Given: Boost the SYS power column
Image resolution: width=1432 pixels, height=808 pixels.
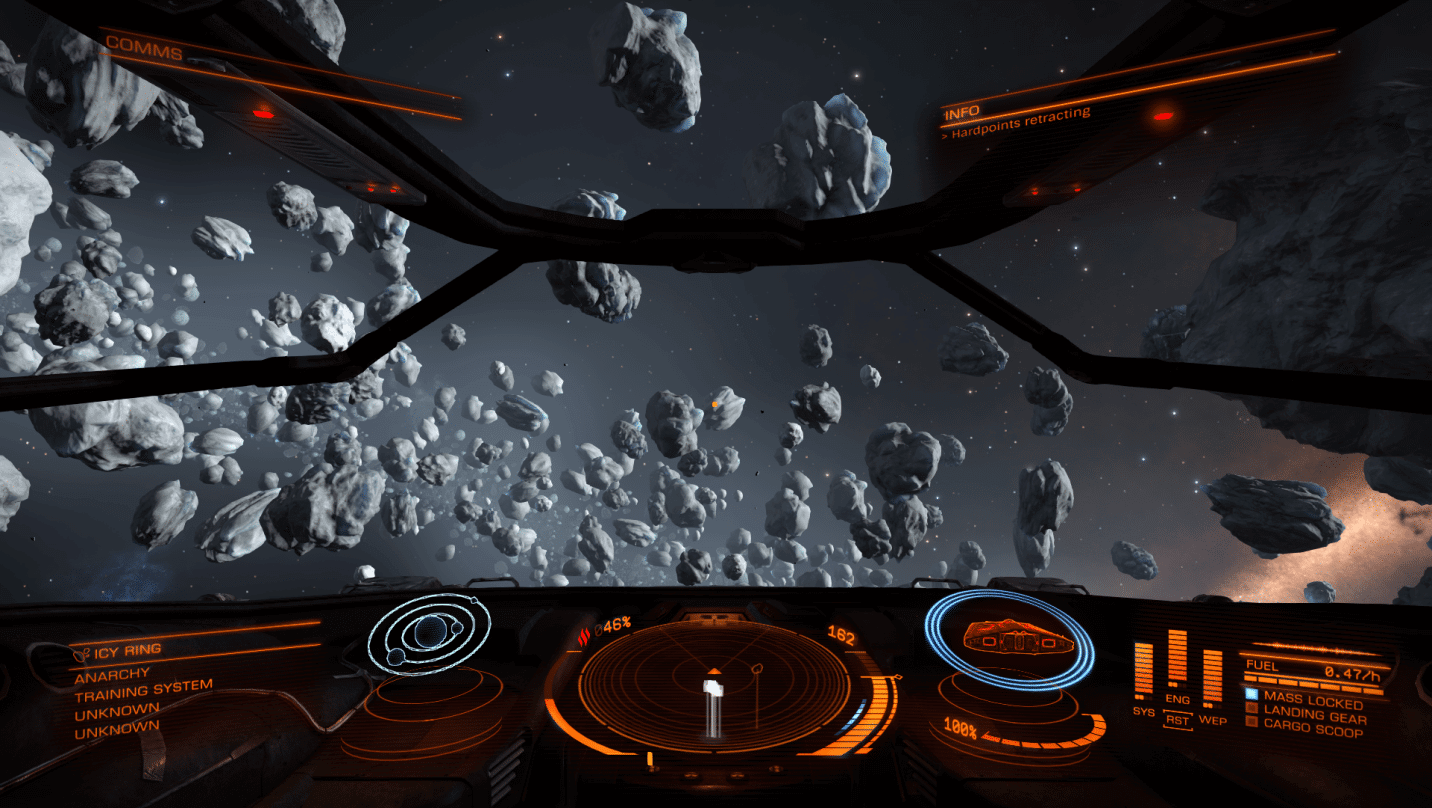Looking at the screenshot, I should [x=1143, y=670].
